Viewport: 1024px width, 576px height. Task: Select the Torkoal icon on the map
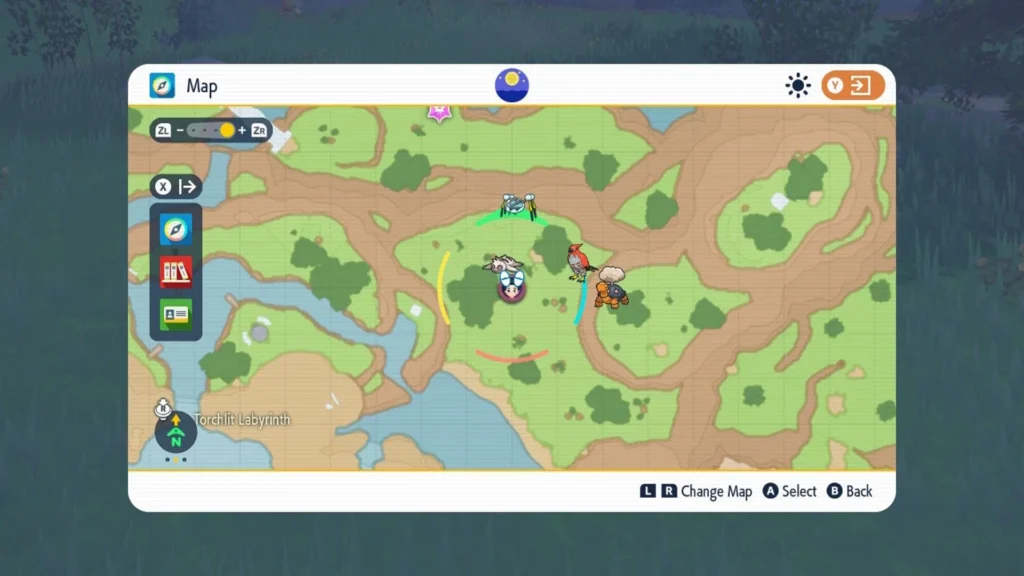click(612, 288)
